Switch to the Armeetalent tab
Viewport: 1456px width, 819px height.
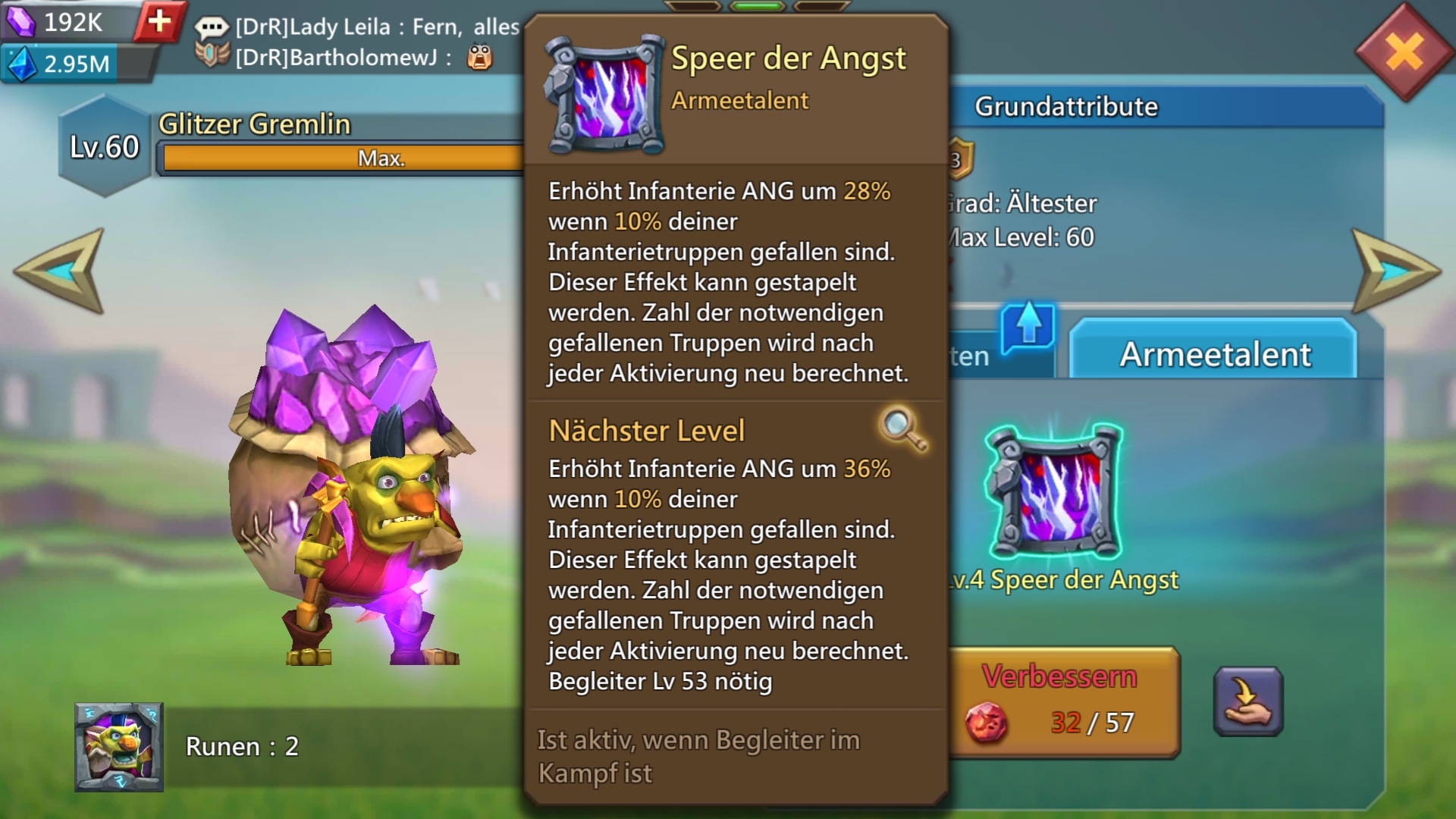(x=1213, y=353)
